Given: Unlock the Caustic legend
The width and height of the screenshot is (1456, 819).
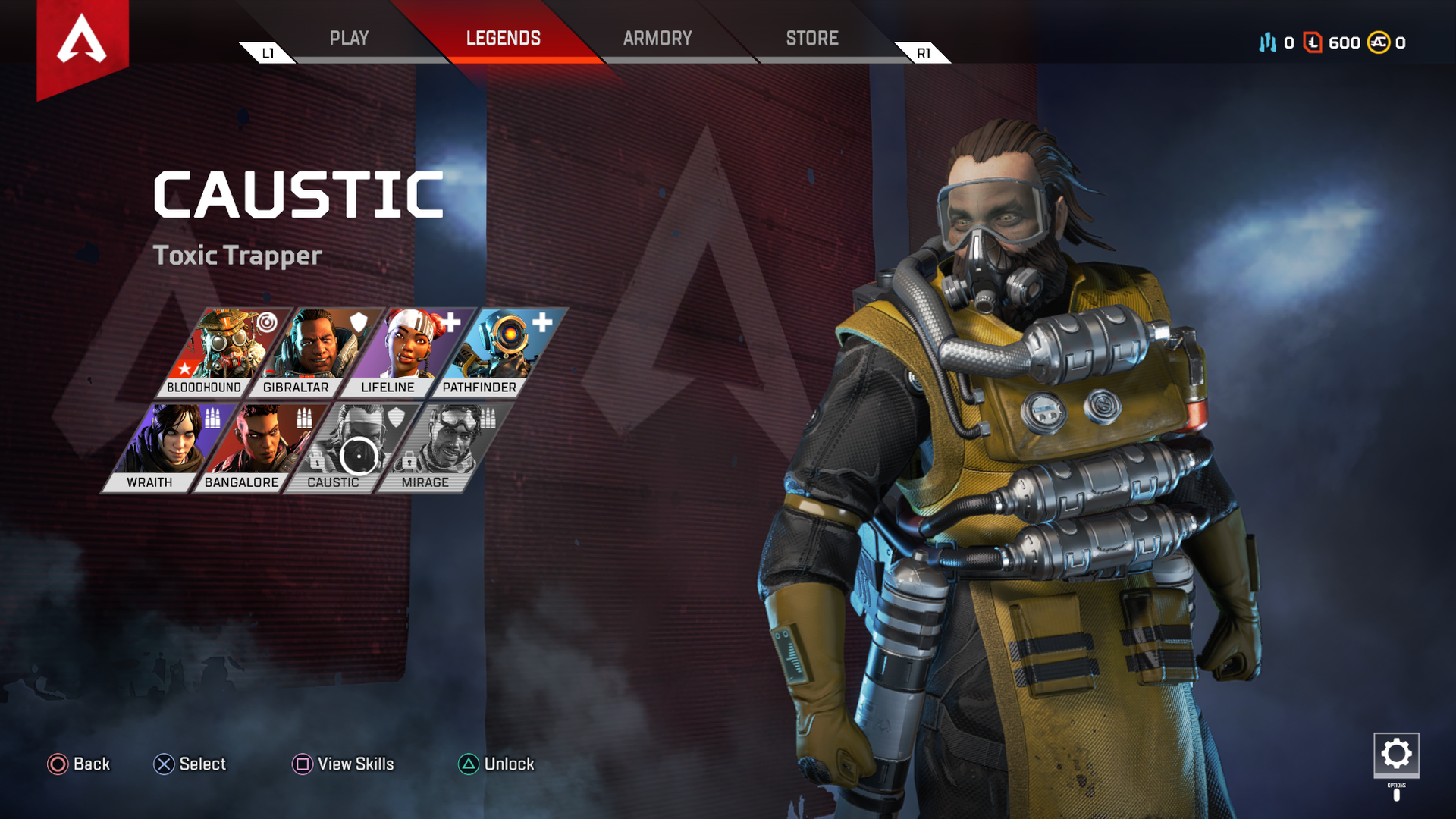Looking at the screenshot, I should [x=497, y=764].
